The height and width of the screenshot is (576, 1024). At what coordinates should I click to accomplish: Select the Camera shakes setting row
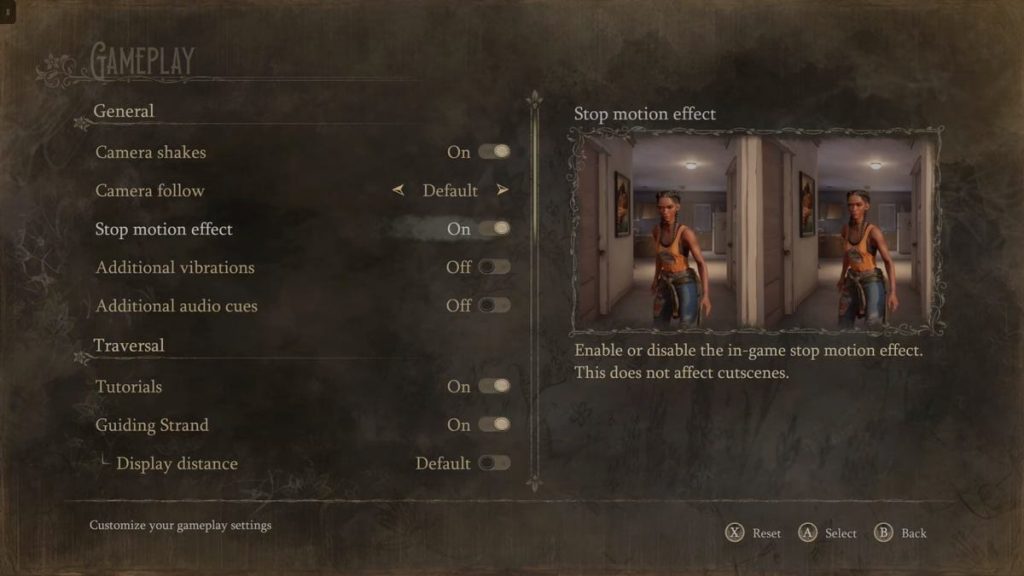coord(150,152)
